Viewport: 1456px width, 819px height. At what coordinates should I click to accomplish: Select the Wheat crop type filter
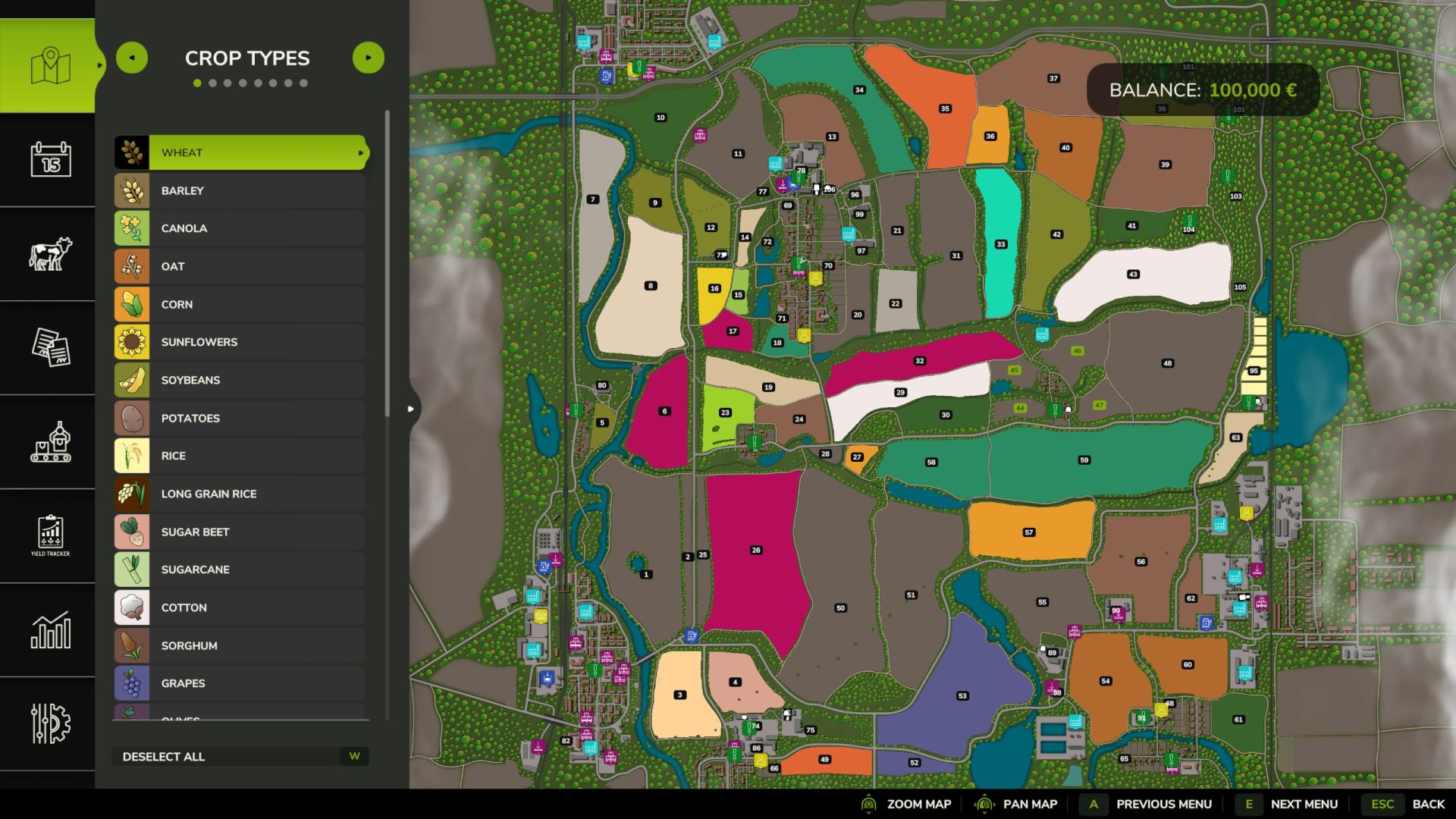click(x=241, y=152)
